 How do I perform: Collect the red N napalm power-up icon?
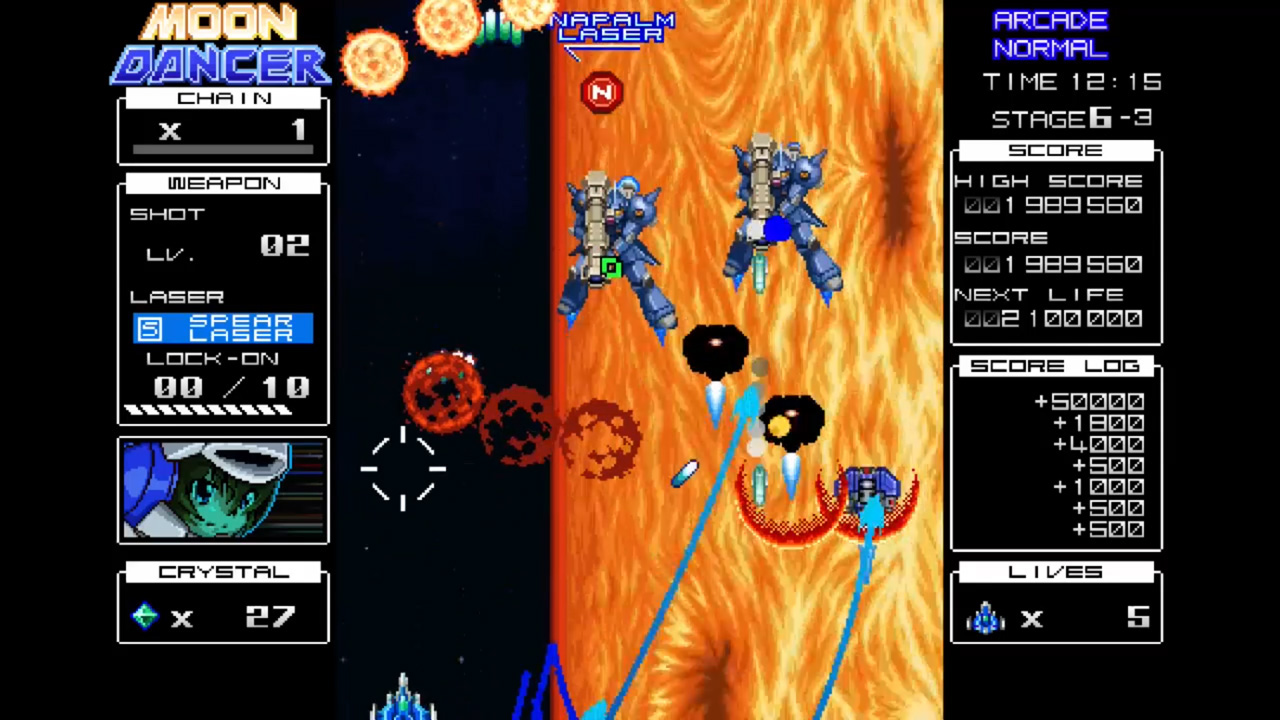coord(600,91)
